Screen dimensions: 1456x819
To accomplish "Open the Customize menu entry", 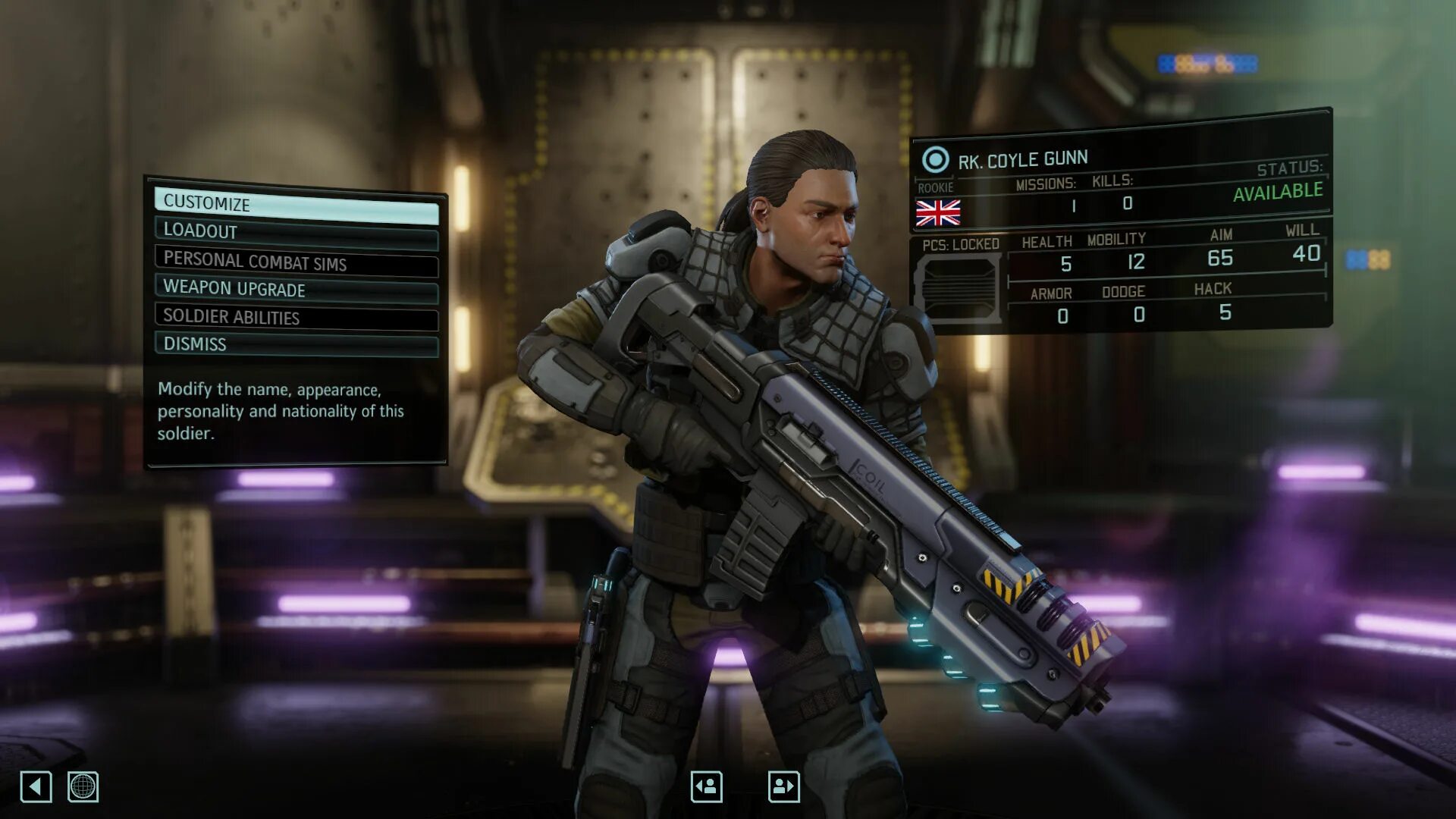I will point(296,205).
